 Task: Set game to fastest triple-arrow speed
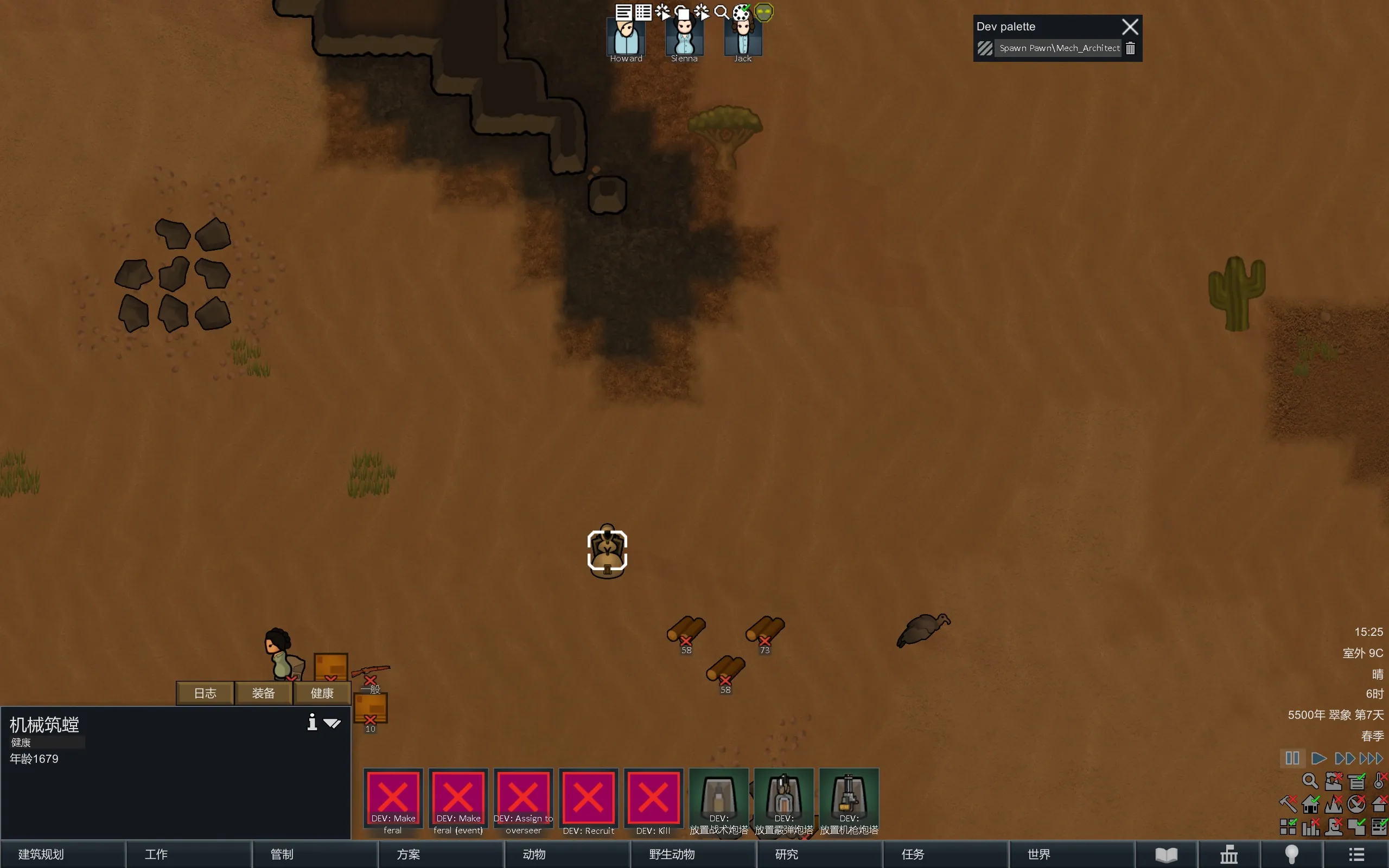[x=1371, y=758]
